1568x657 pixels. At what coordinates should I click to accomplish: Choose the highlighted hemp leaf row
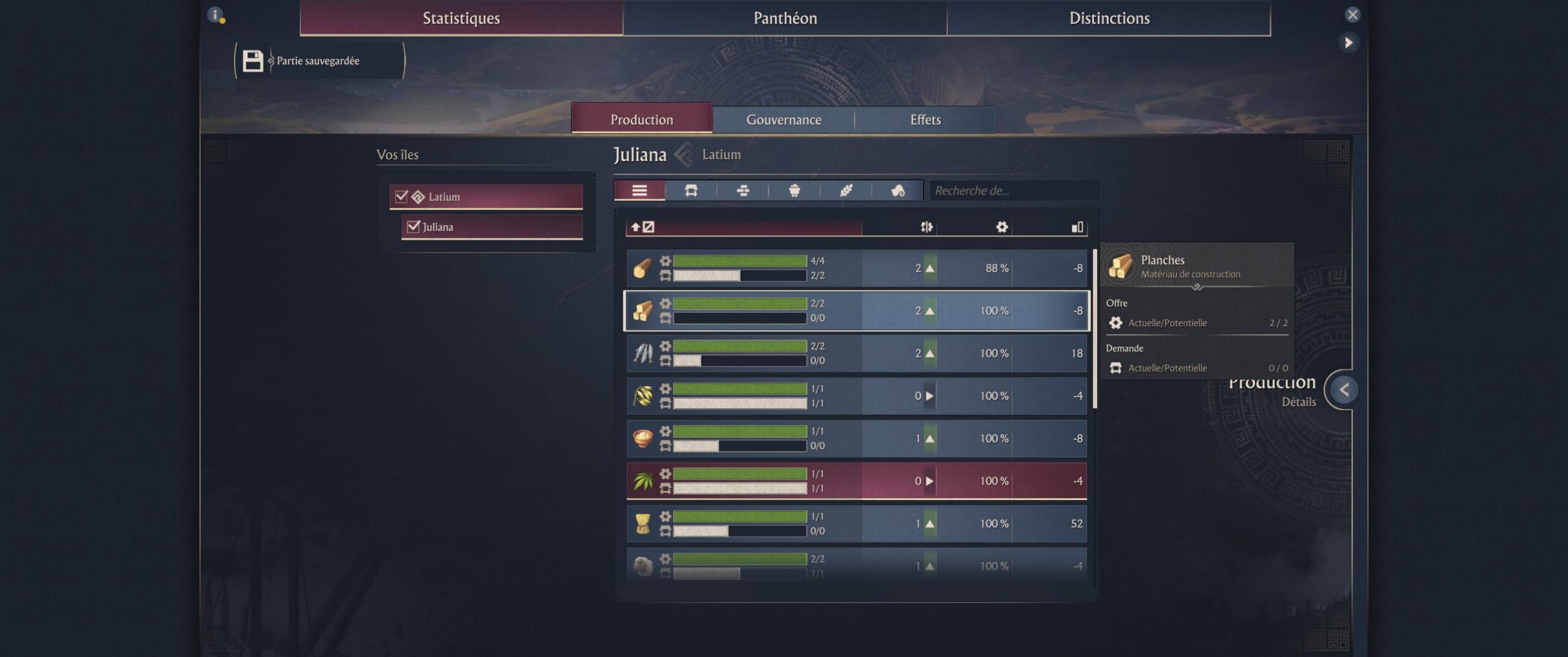click(x=856, y=481)
